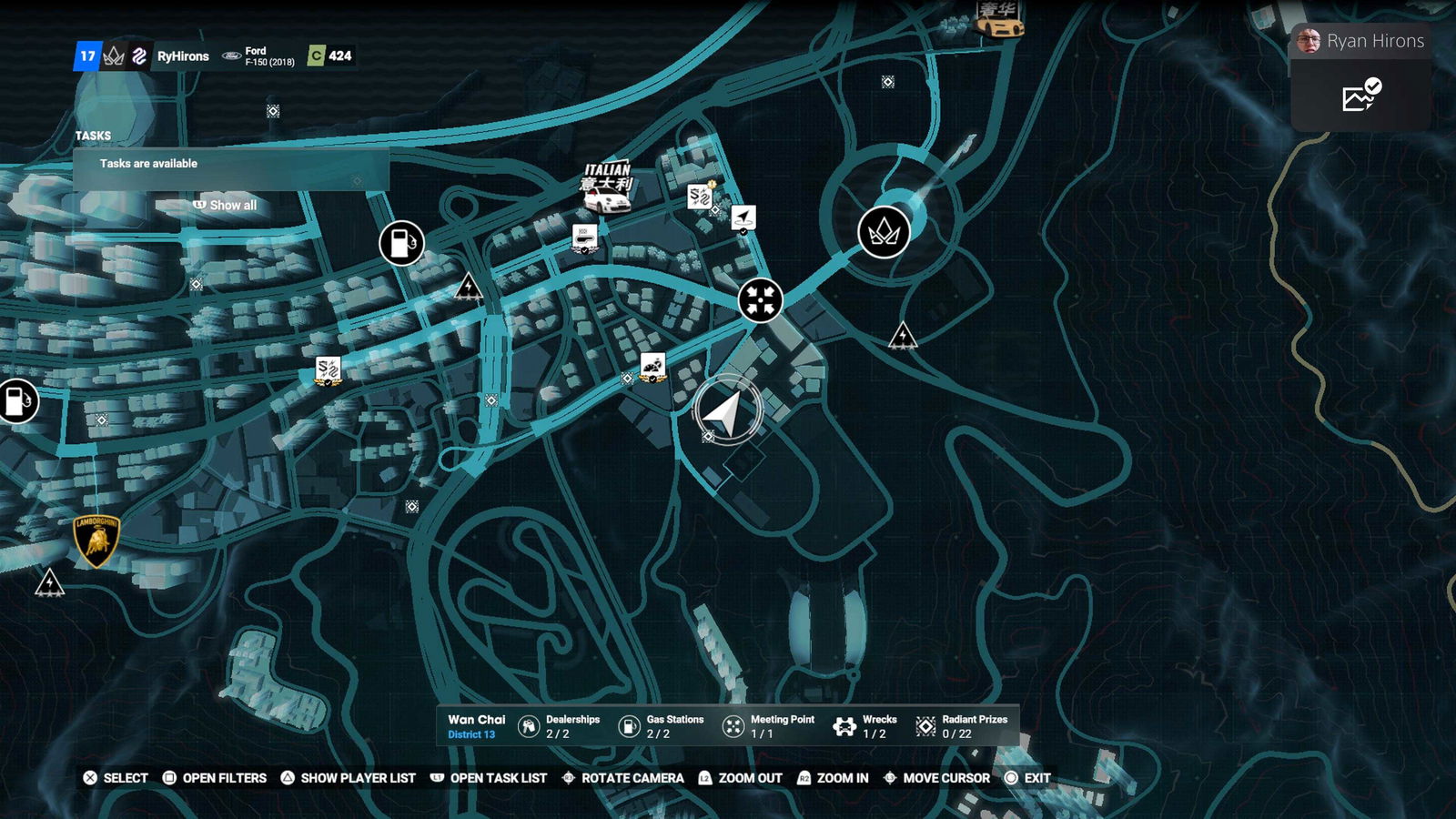Click the Wan Chai District 13 label

(476, 725)
